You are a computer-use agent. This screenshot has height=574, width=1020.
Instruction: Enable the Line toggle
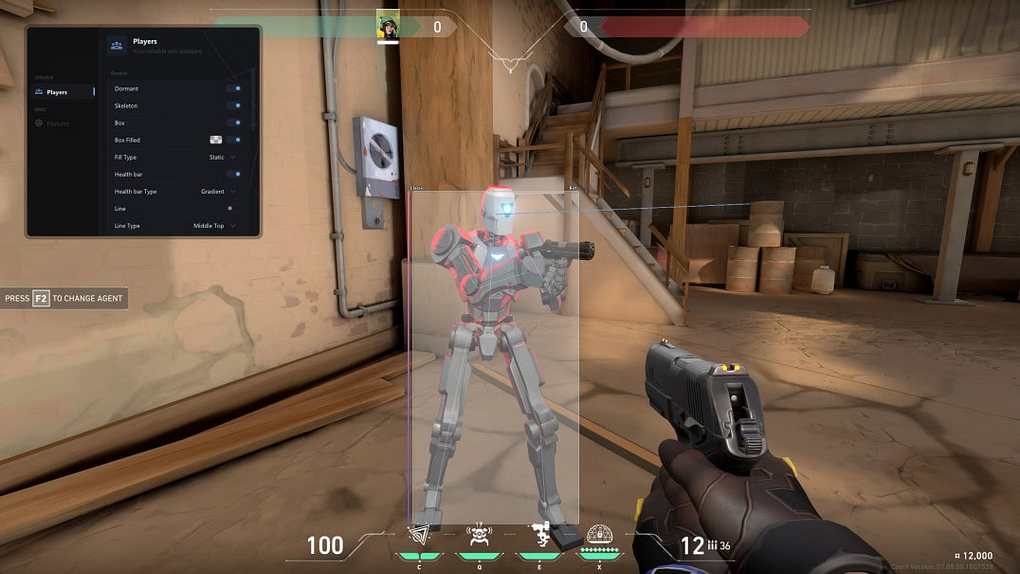point(231,208)
